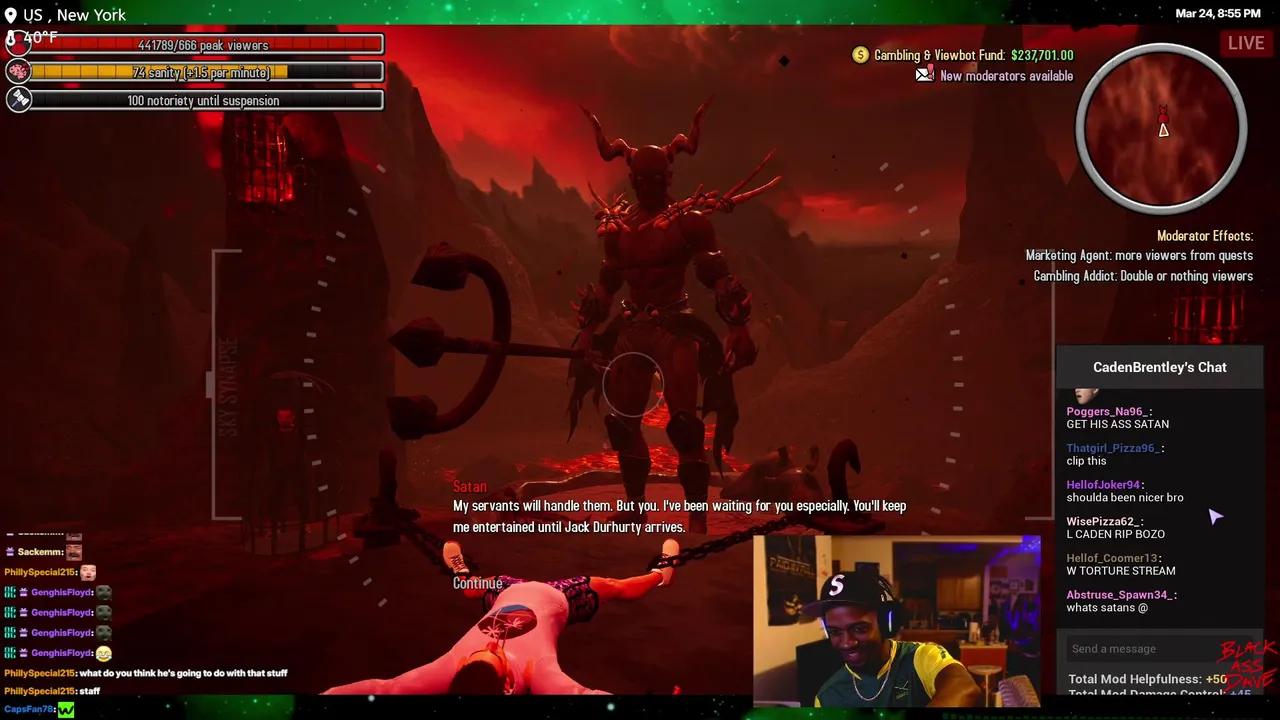Viewport: 1280px width, 720px height.
Task: Click the red LIVE indicator badge
Action: [x=1246, y=43]
